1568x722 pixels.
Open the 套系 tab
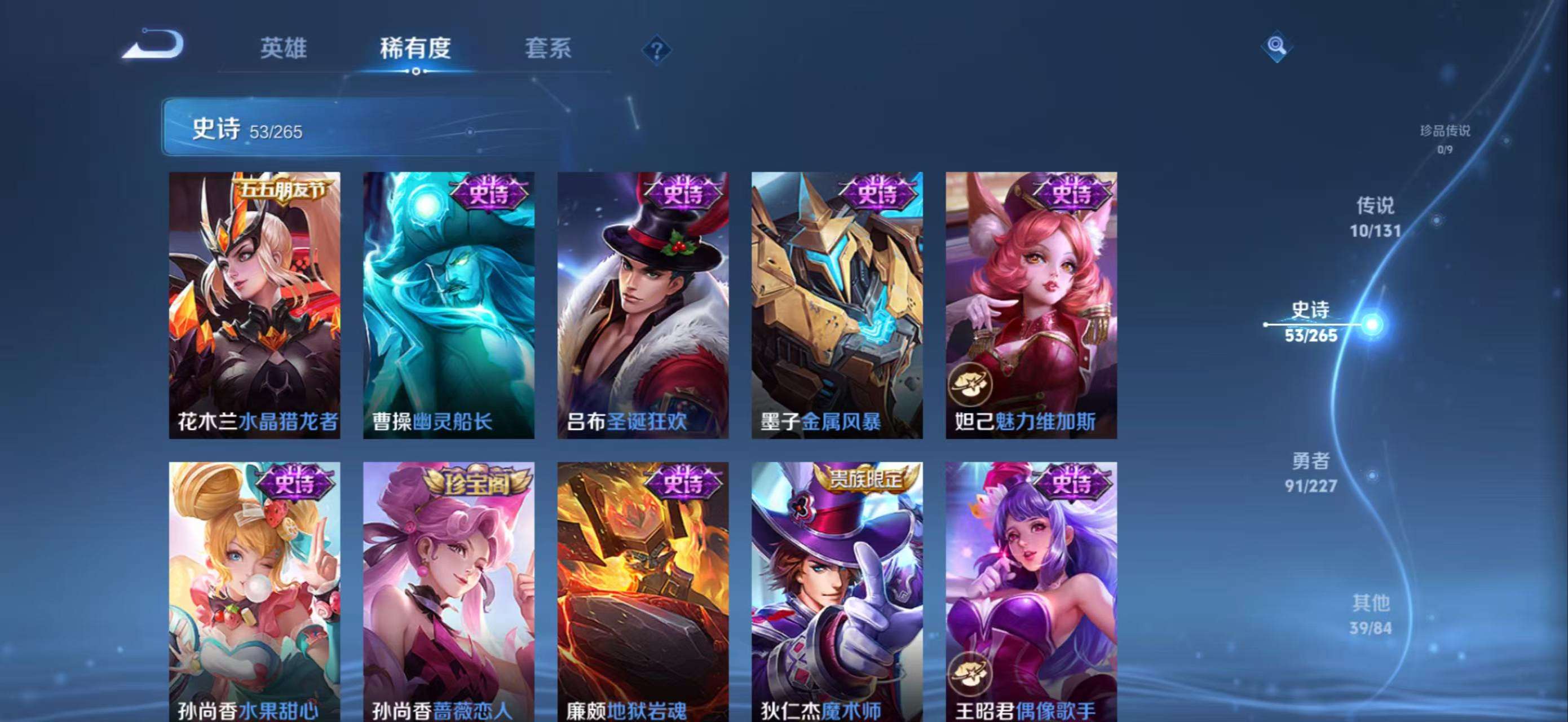[x=548, y=48]
